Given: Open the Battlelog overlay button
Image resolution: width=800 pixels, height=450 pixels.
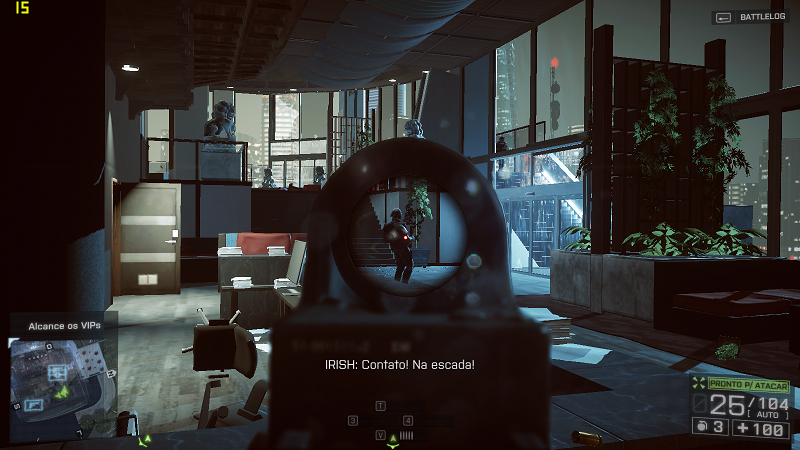Looking at the screenshot, I should (x=750, y=17).
